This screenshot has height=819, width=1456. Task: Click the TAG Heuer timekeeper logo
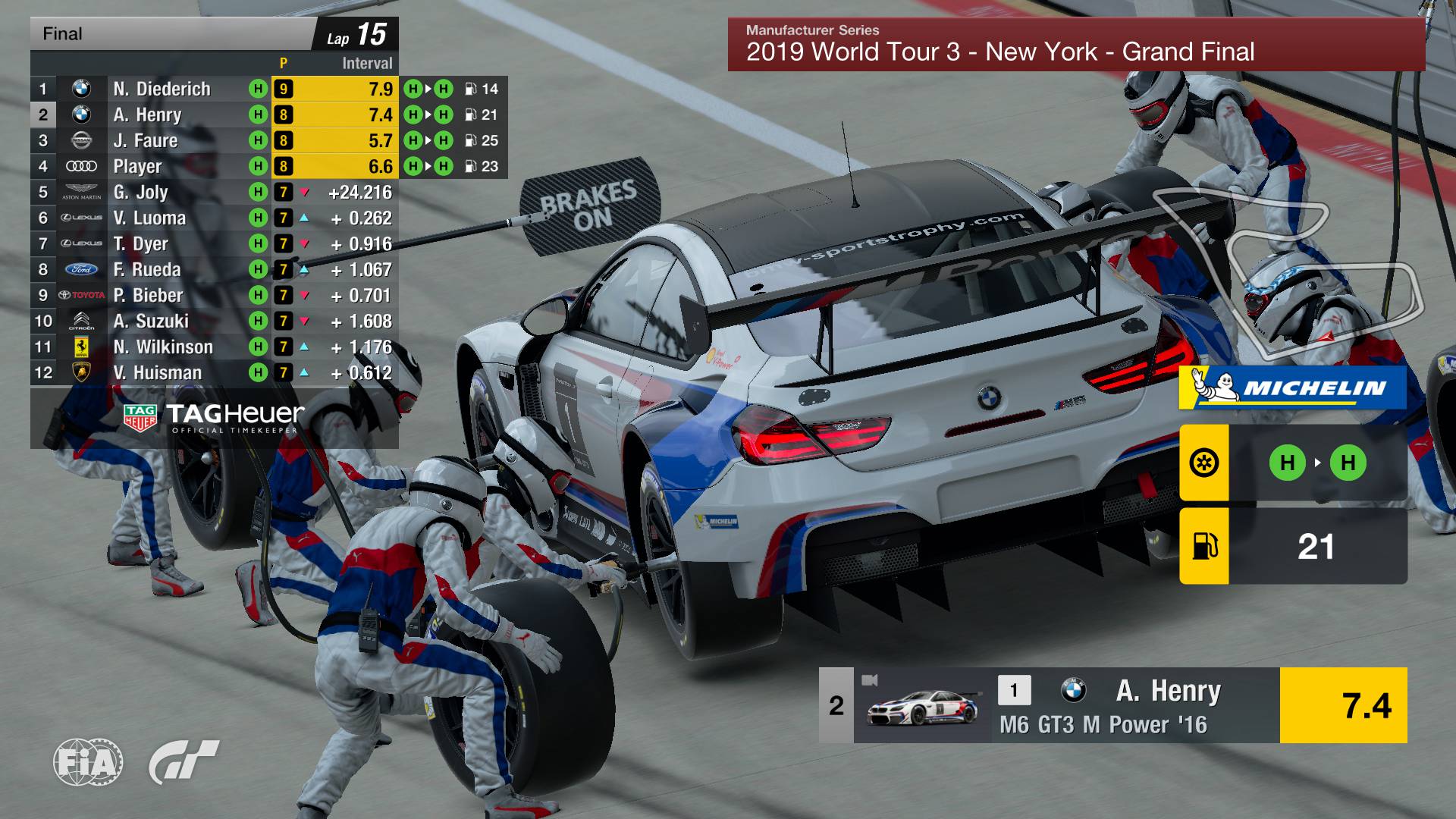pos(214,417)
